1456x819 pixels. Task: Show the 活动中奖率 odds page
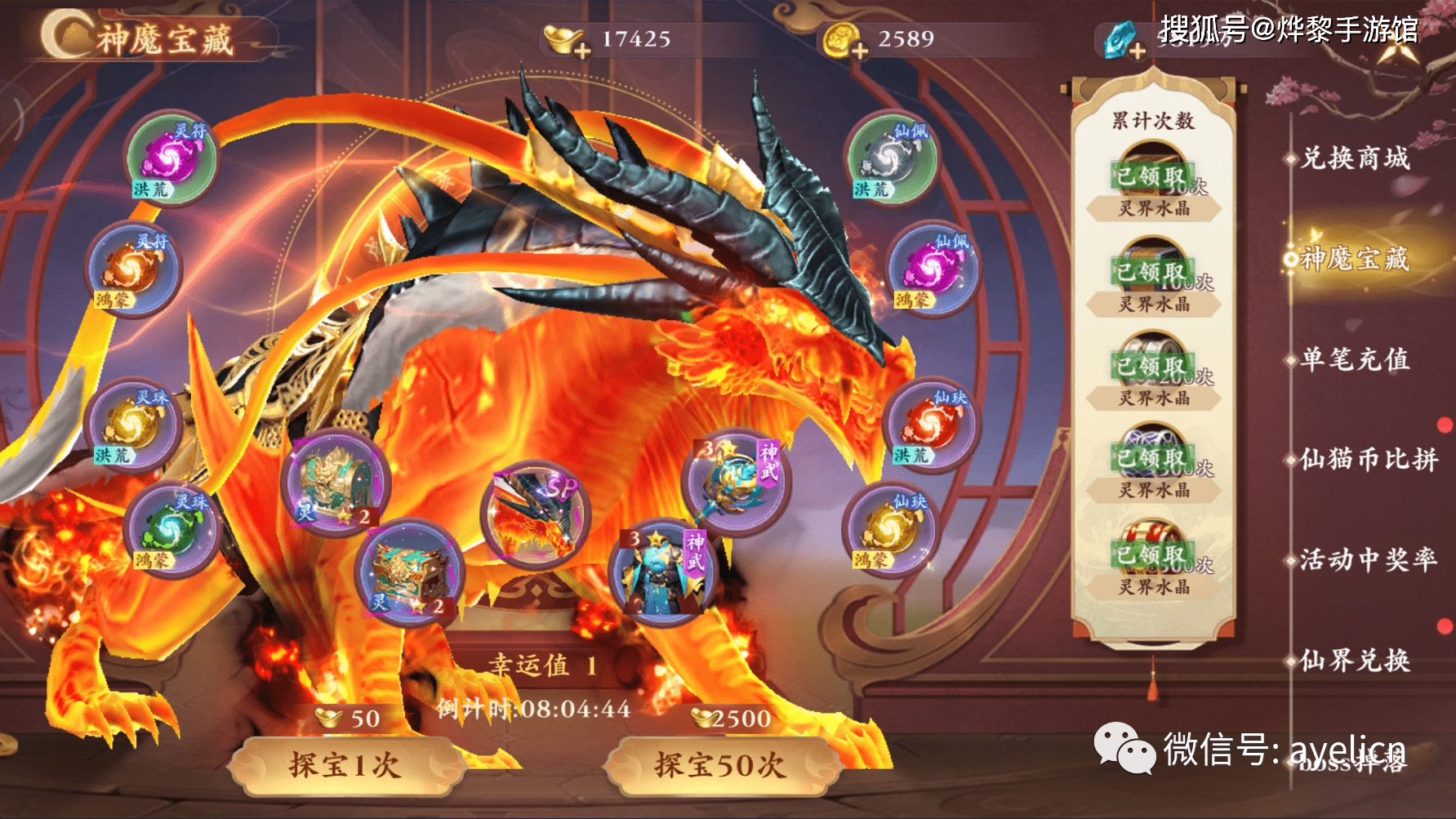1368,560
